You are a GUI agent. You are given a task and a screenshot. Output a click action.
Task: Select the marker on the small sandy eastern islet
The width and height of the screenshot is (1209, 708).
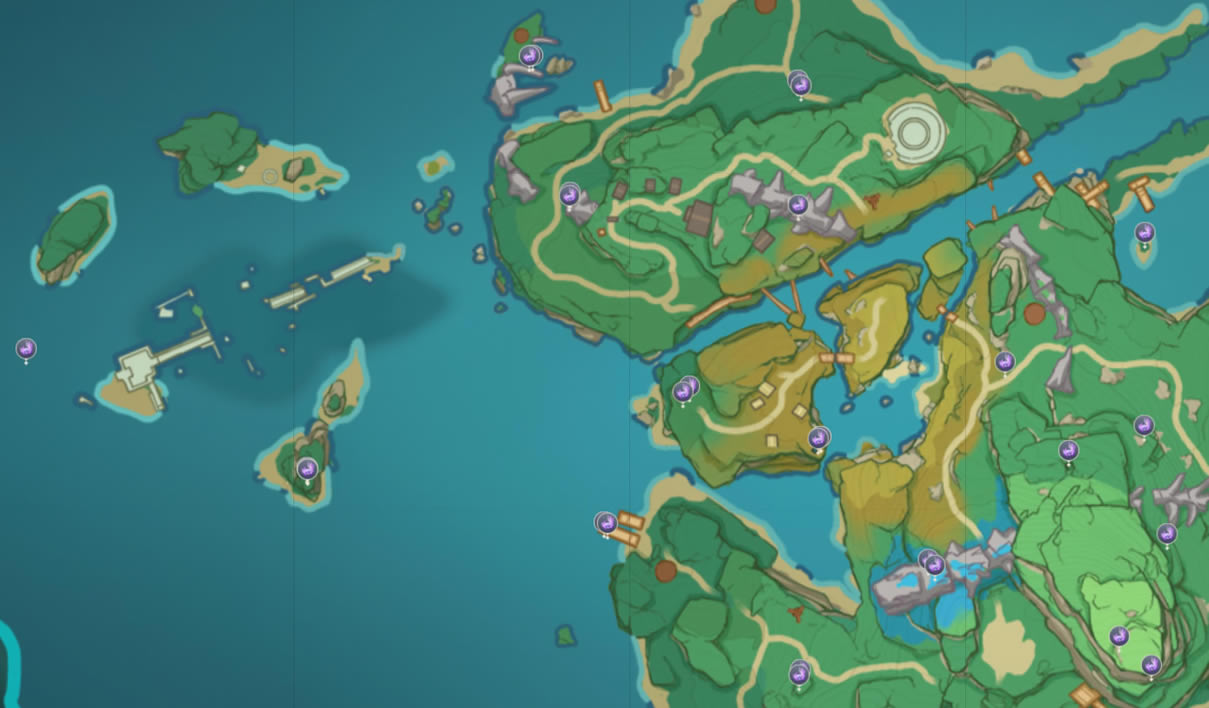pos(1145,233)
